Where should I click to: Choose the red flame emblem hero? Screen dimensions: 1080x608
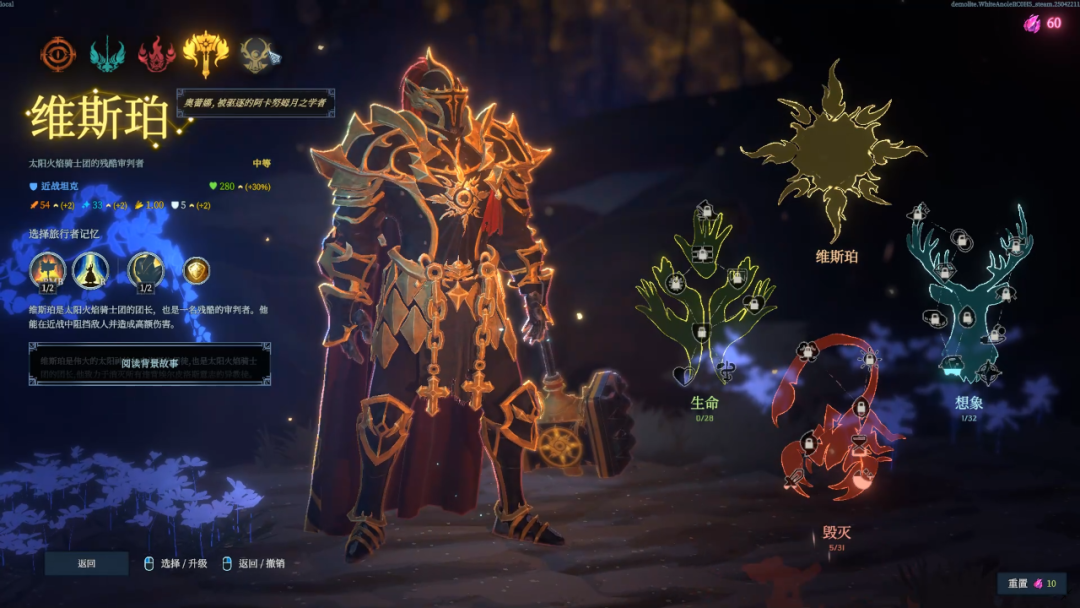(157, 53)
